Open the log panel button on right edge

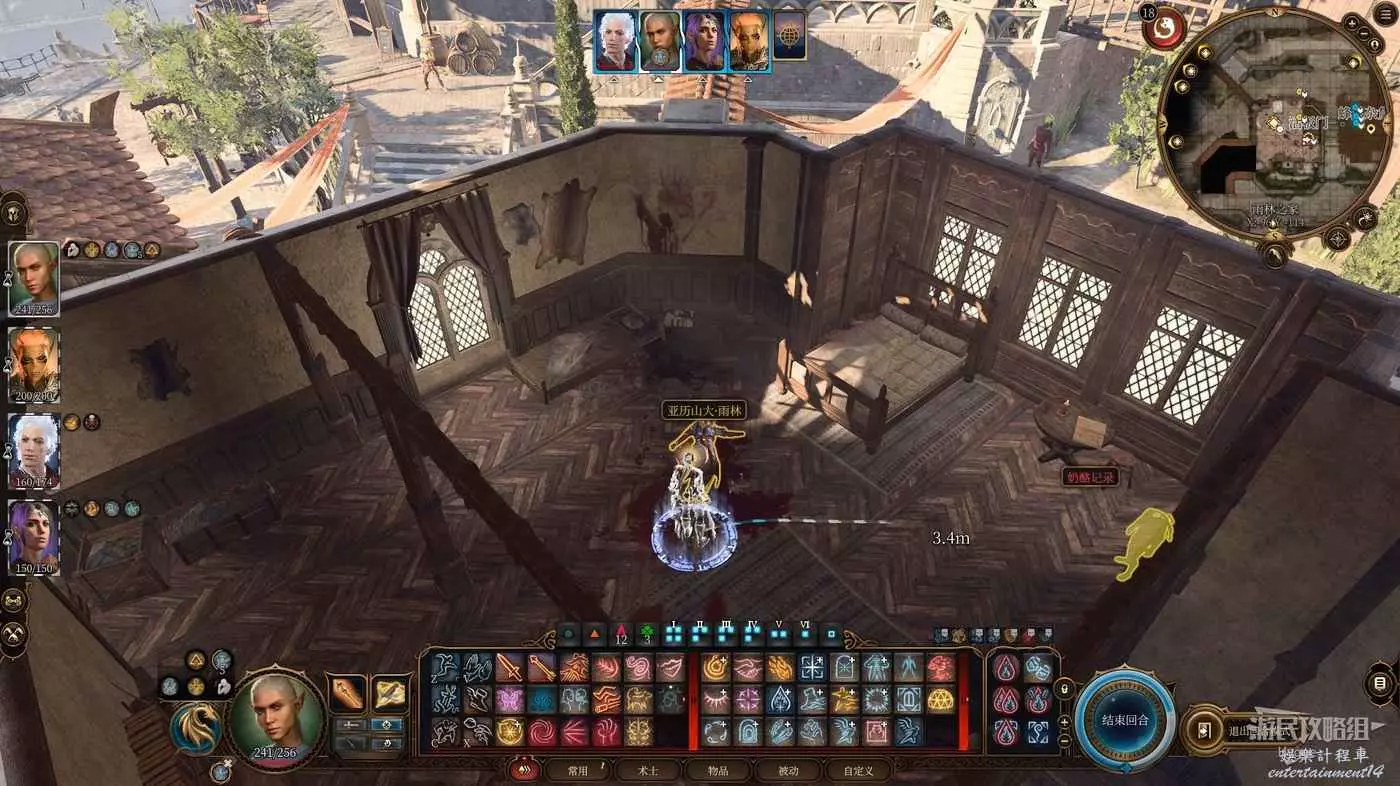(x=1381, y=683)
